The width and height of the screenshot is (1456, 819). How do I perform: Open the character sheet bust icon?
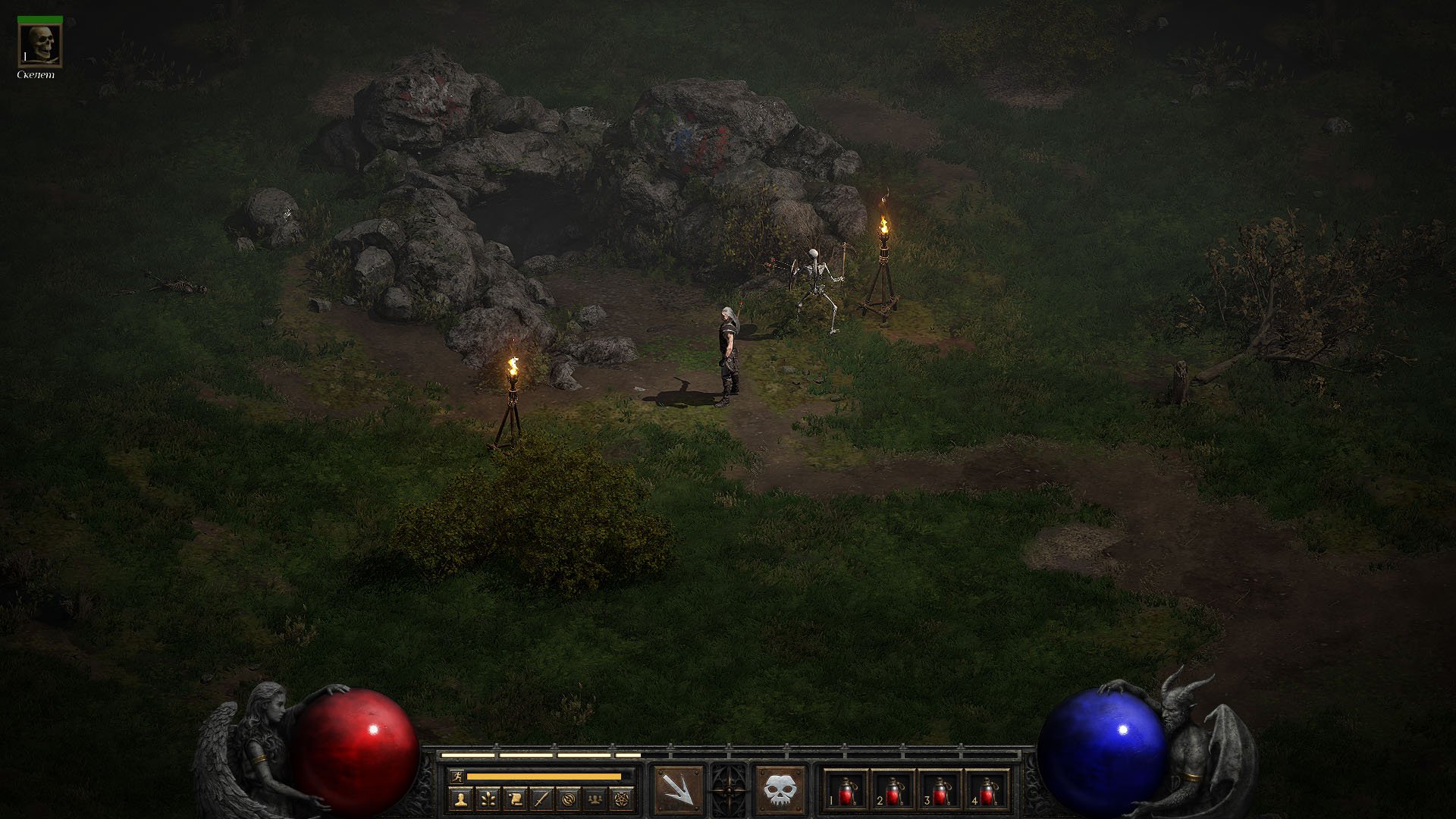460,799
